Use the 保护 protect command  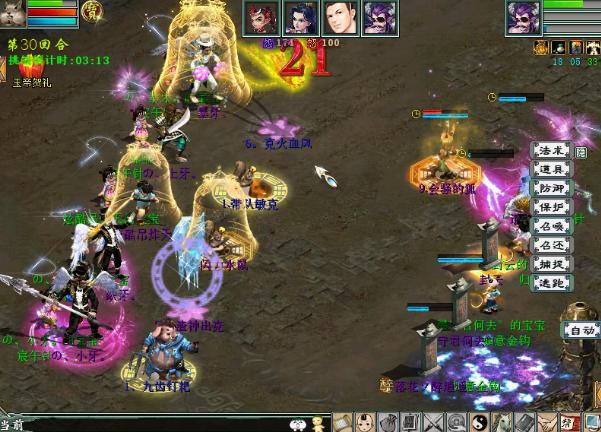[x=551, y=207]
